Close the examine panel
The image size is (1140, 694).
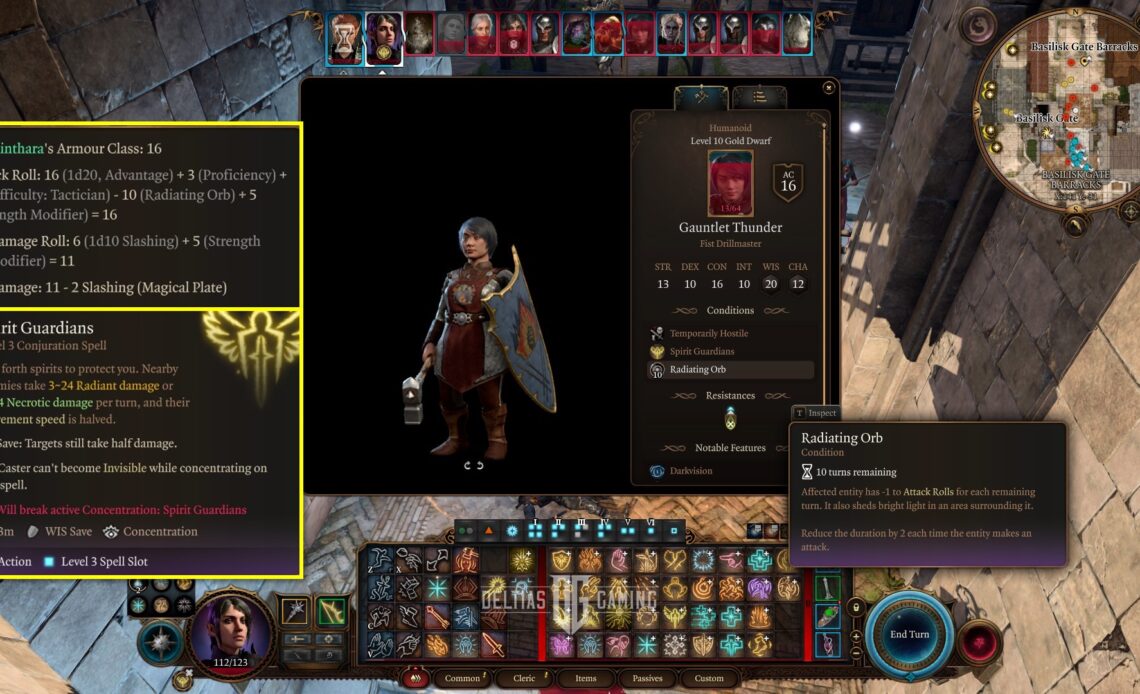coord(828,88)
